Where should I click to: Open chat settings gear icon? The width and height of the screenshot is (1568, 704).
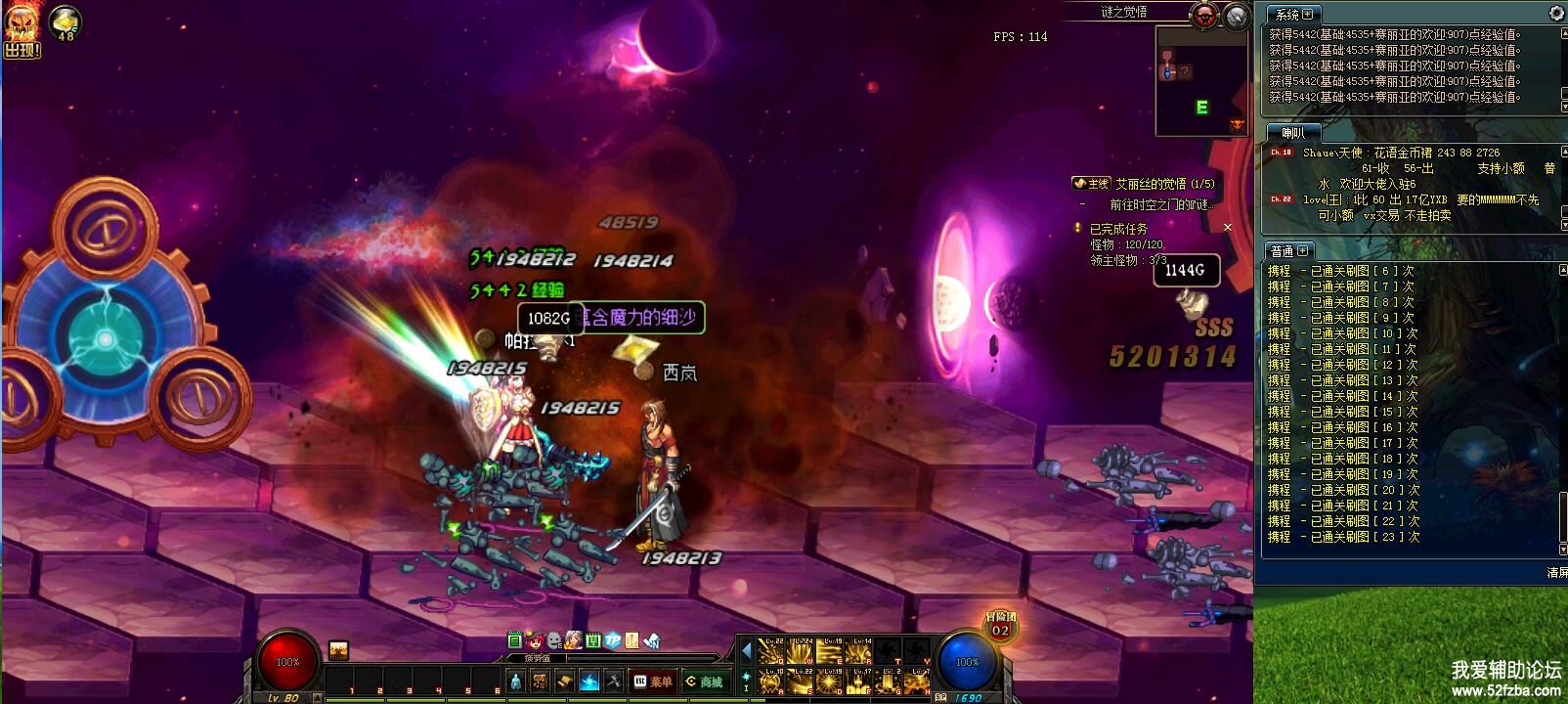click(x=1556, y=13)
